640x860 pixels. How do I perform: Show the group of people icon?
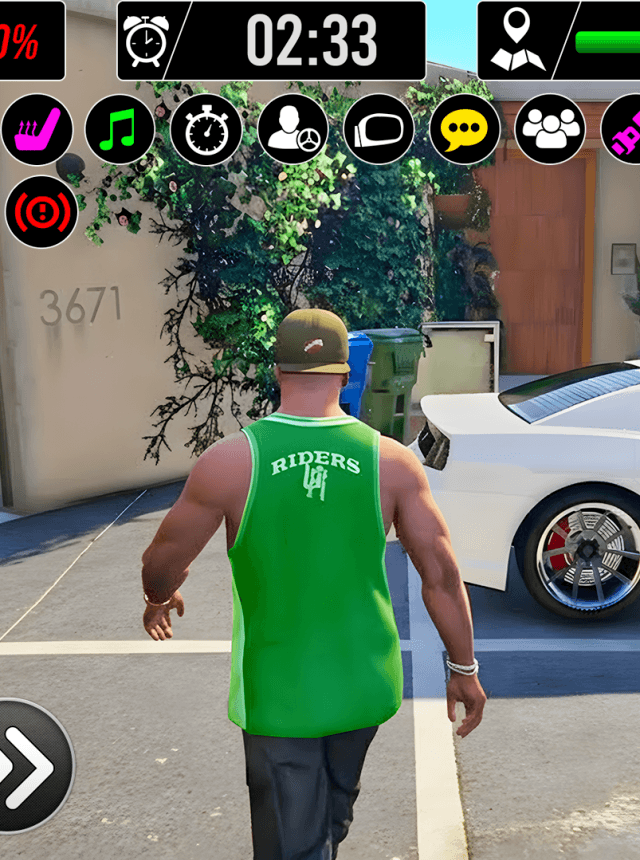[x=551, y=130]
